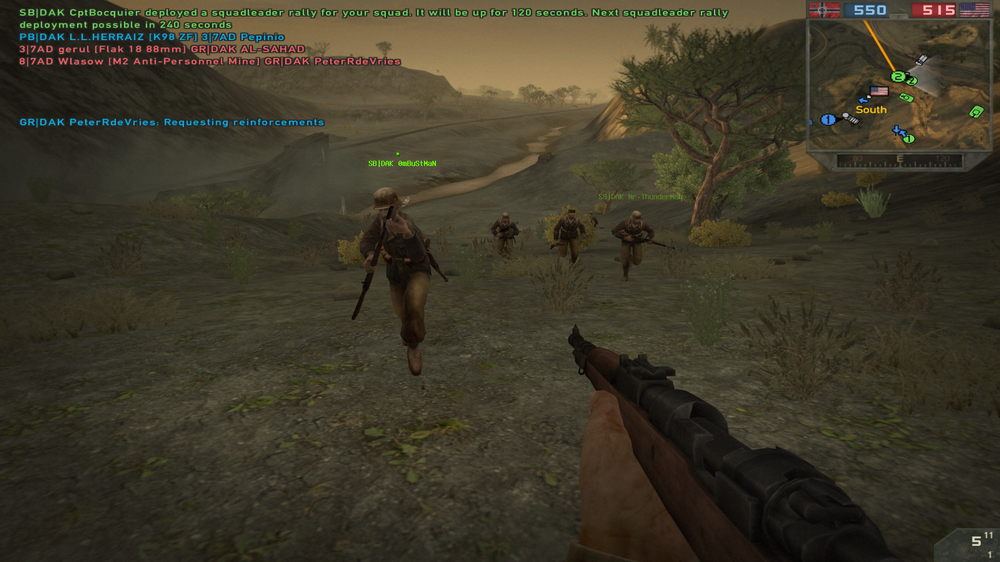Click the German team flag icon
Image resolution: width=1000 pixels, height=562 pixels.
coord(824,10)
